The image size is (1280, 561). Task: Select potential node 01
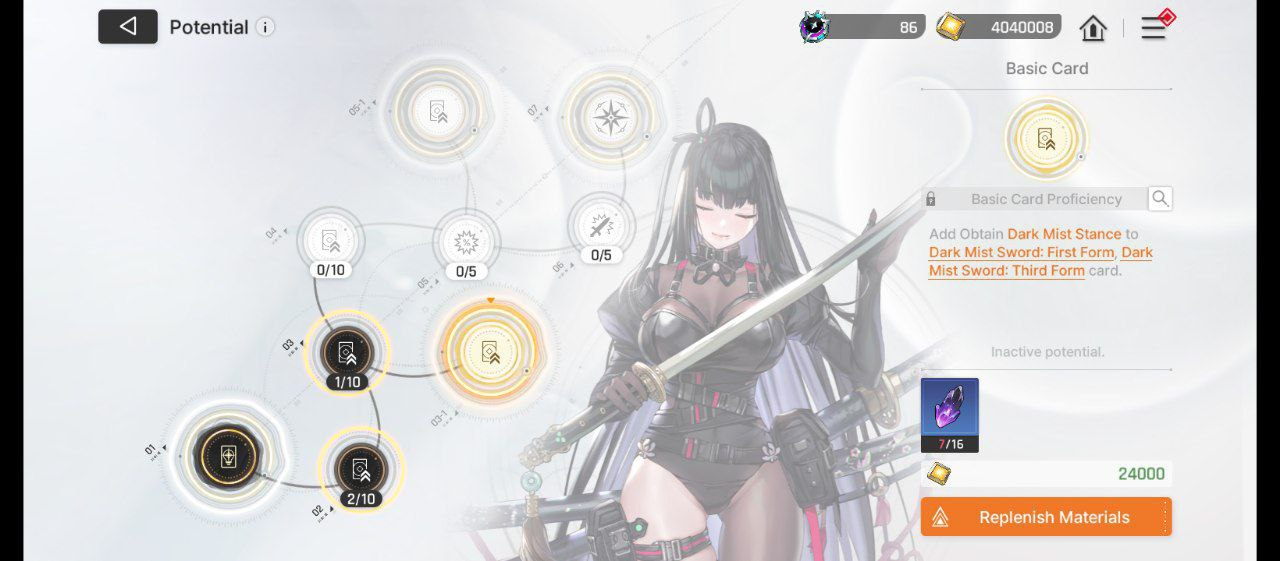coord(229,456)
